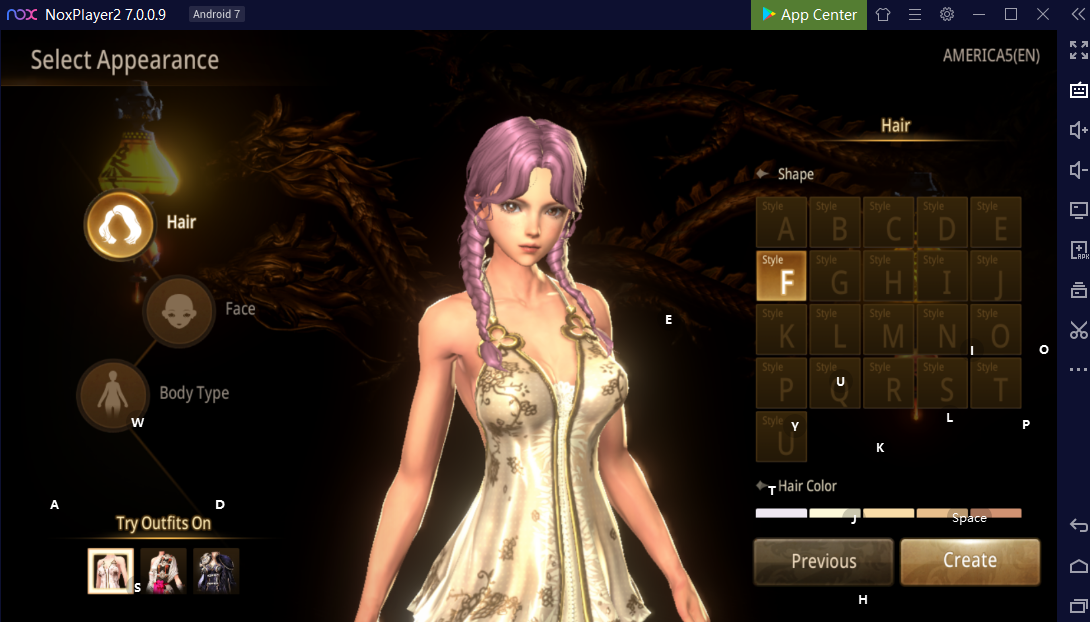1090x622 pixels.
Task: Open the Nox App Center
Action: click(x=809, y=15)
